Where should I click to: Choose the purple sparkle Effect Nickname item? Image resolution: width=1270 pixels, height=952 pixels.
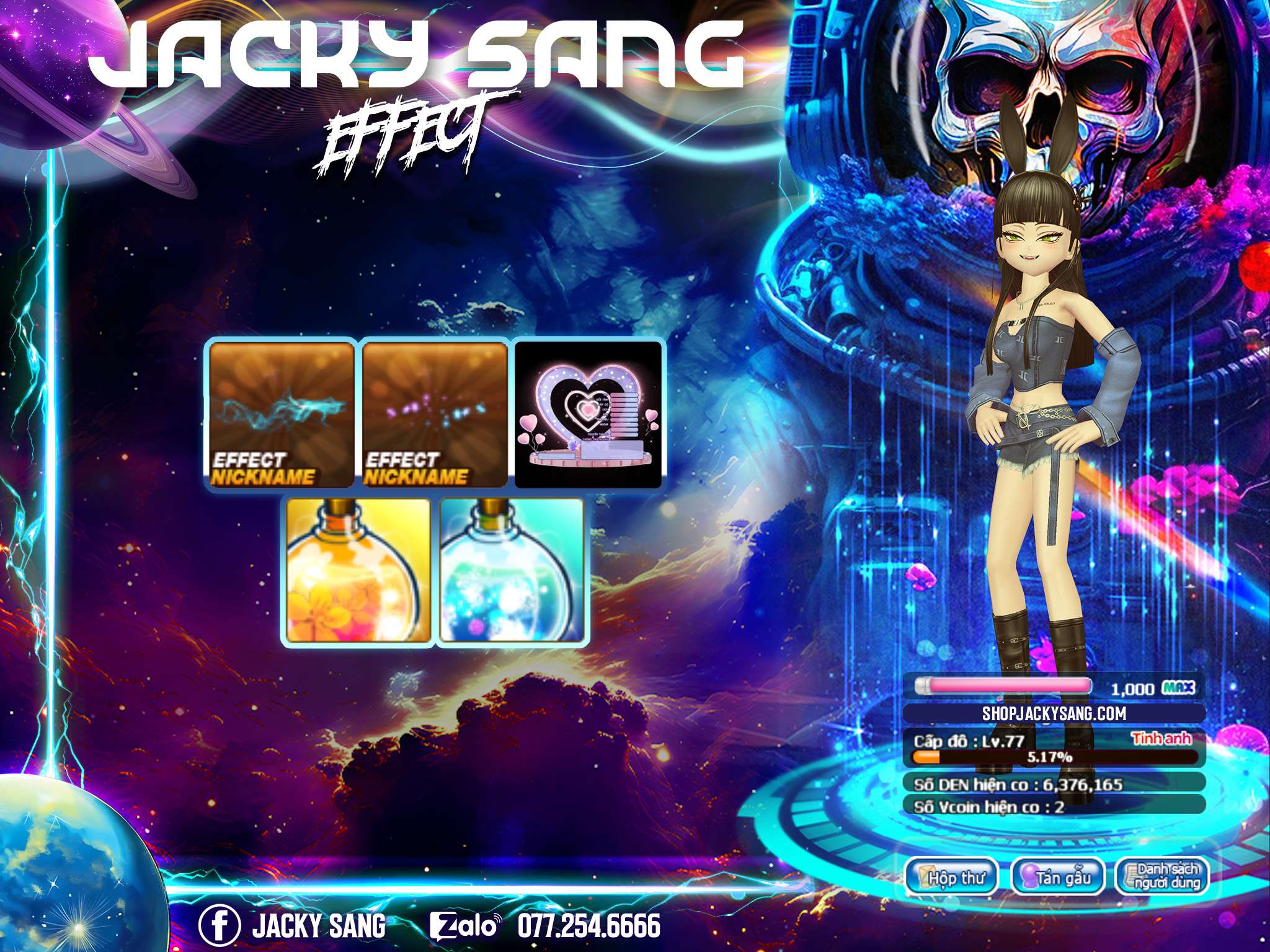pos(435,415)
